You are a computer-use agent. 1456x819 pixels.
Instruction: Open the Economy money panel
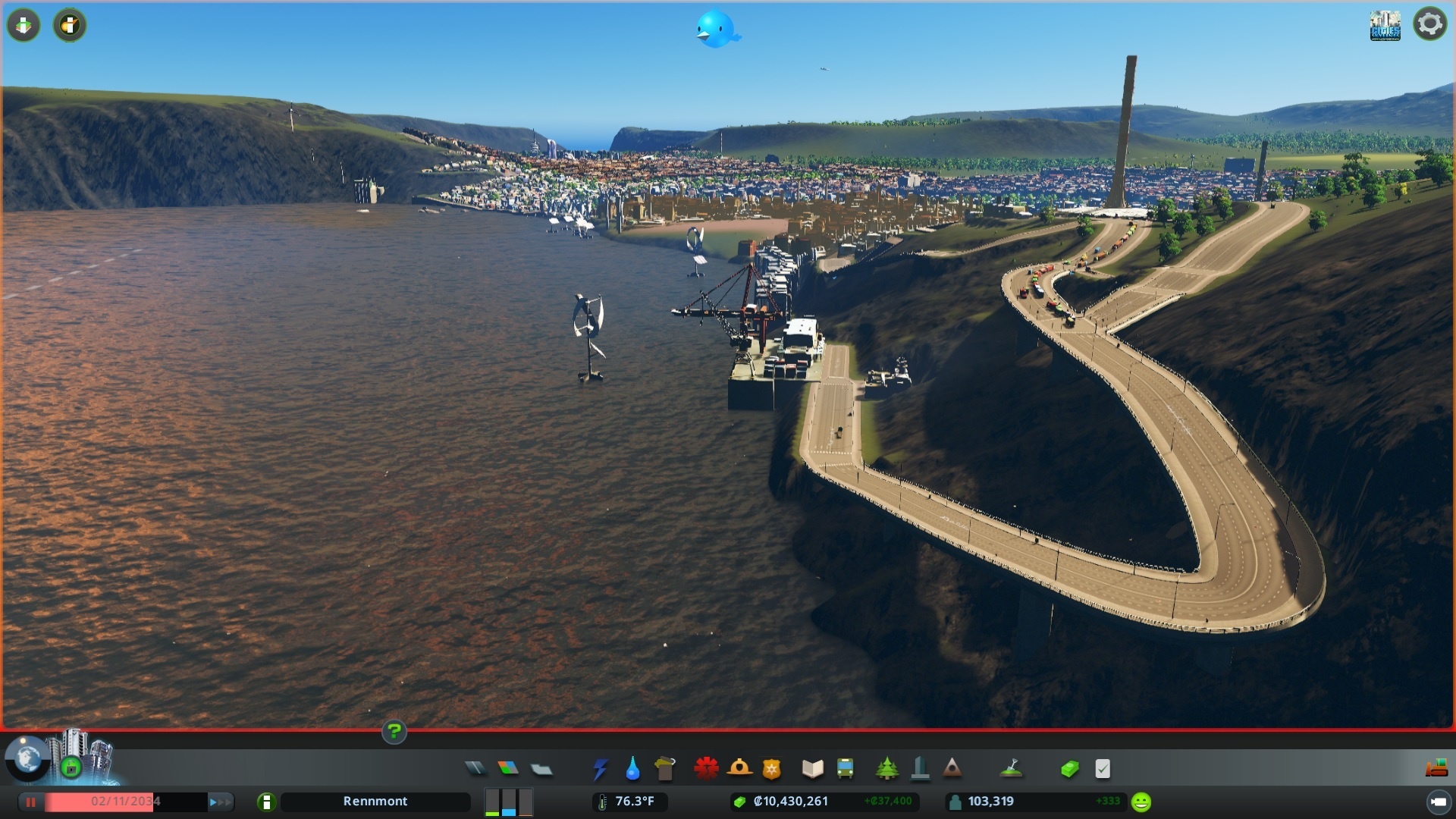click(x=1069, y=769)
